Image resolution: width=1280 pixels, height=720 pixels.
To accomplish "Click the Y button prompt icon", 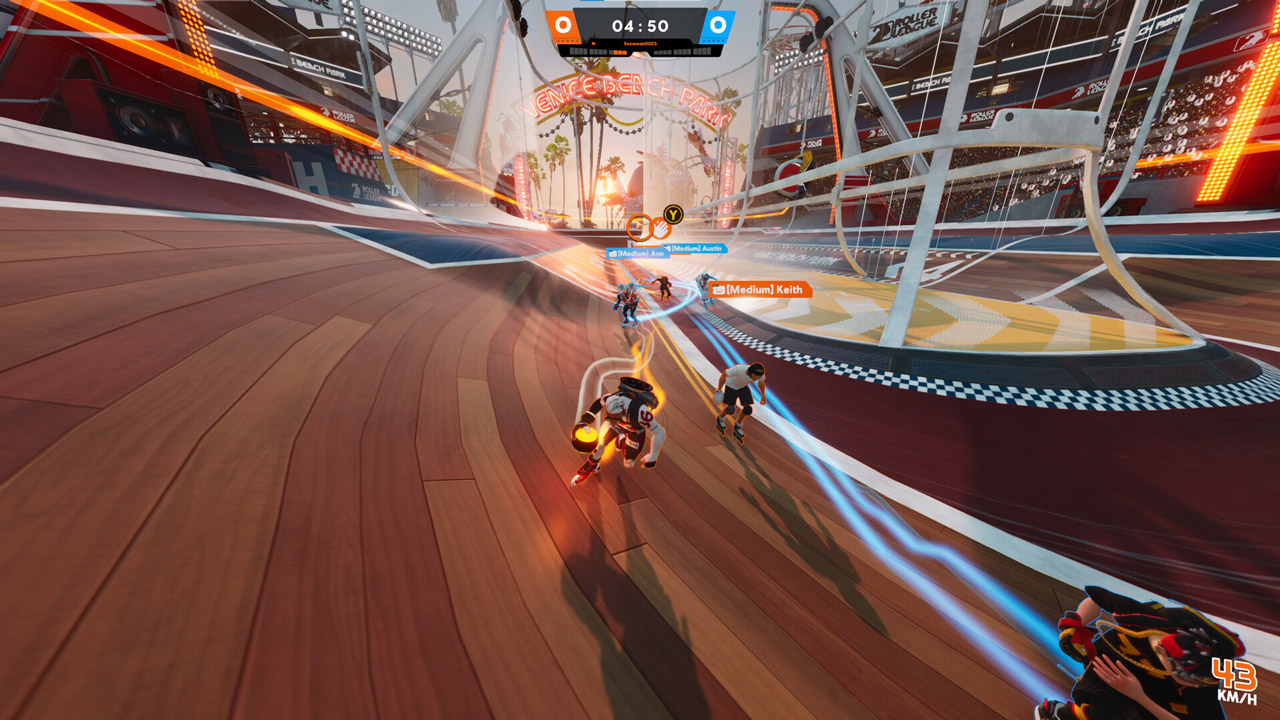I will (x=672, y=214).
